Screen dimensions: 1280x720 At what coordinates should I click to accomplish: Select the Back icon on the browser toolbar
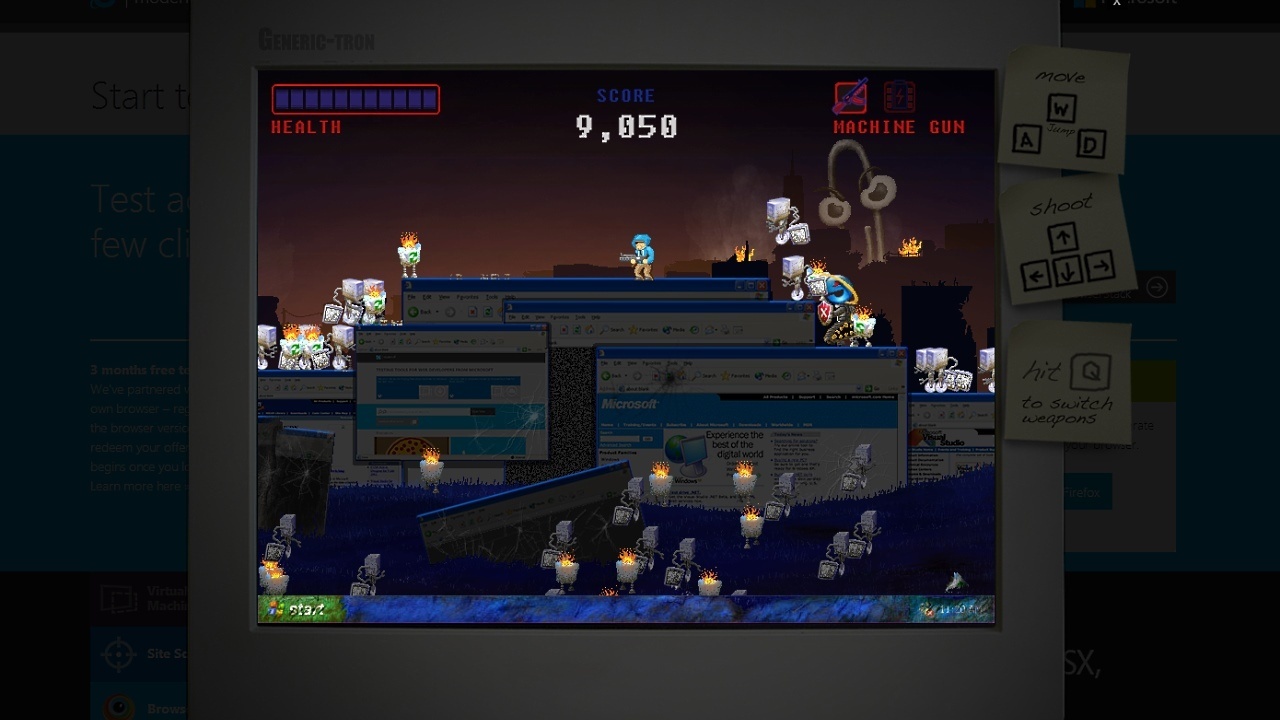[x=605, y=375]
